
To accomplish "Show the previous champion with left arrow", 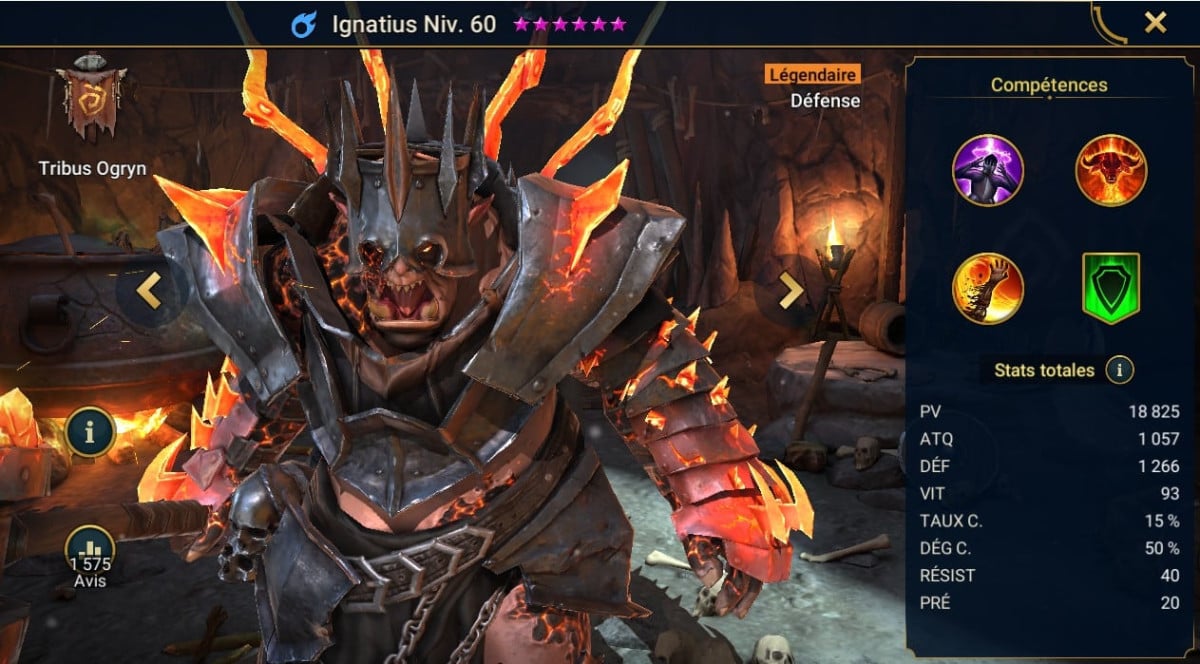I will [150, 290].
